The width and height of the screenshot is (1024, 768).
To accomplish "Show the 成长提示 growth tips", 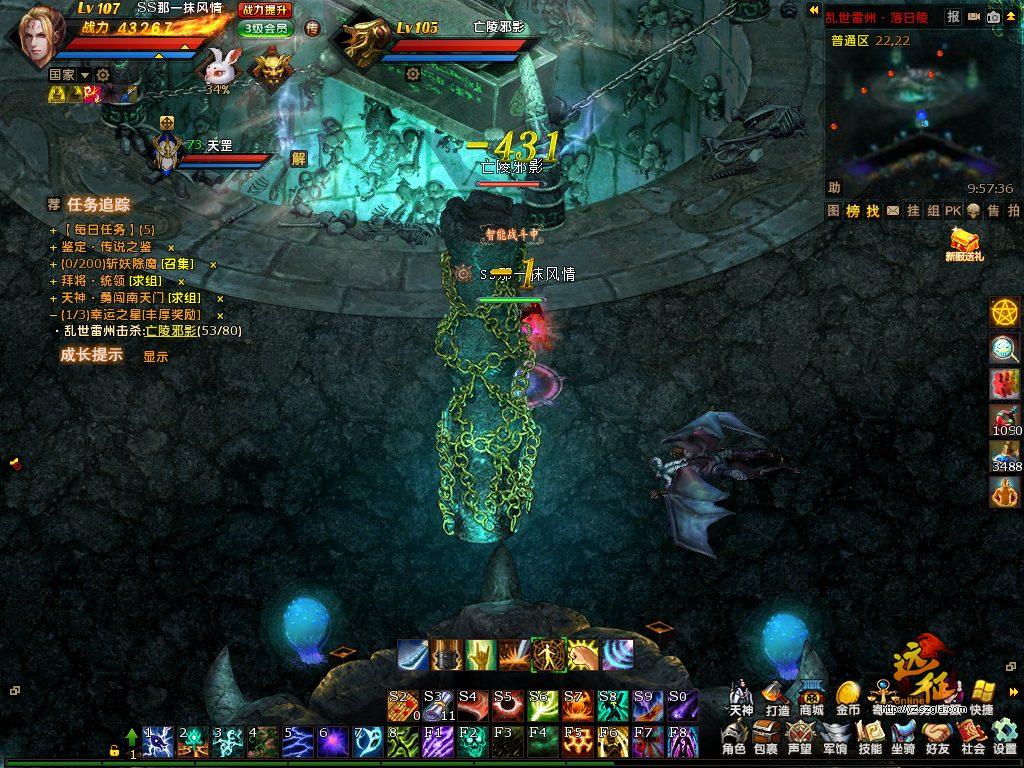I will pos(155,356).
